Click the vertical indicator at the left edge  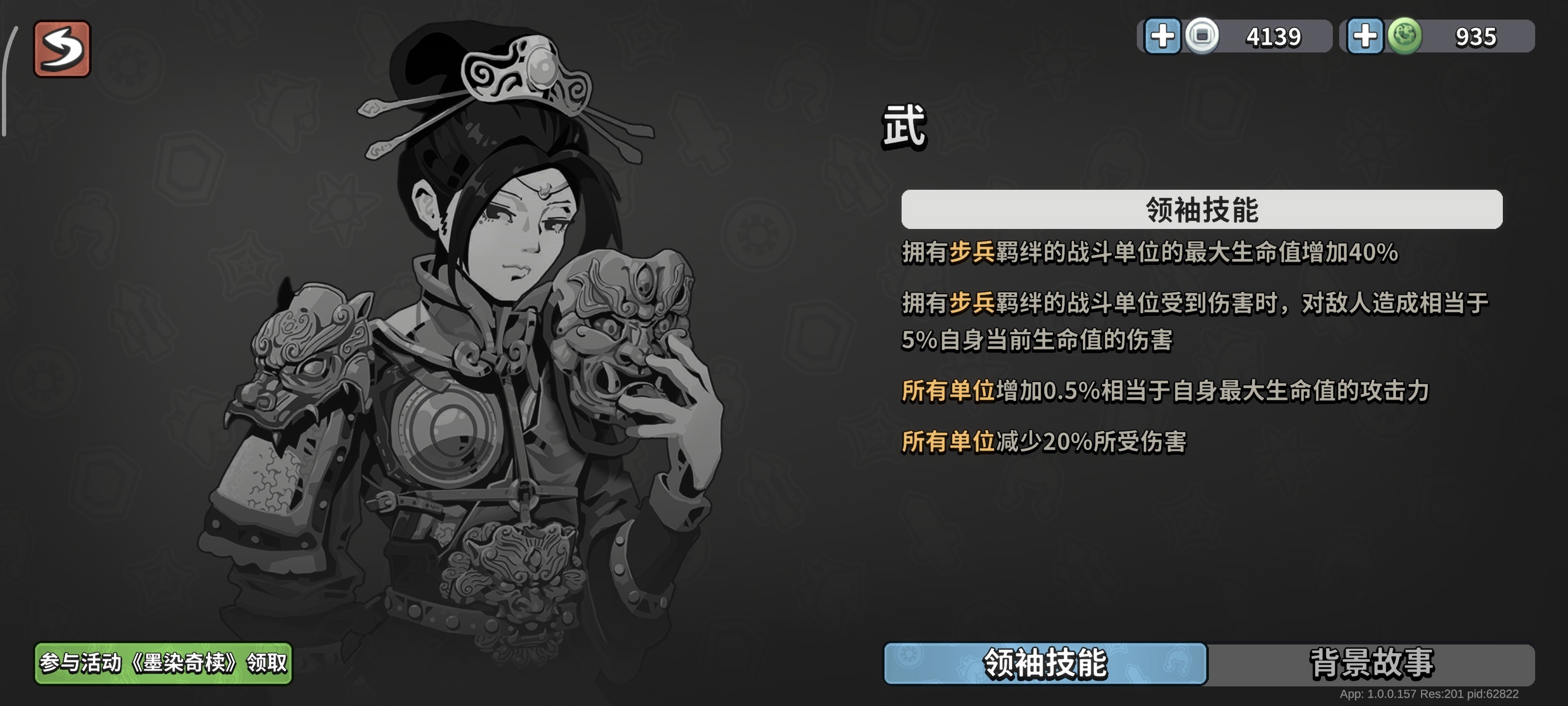(x=8, y=79)
